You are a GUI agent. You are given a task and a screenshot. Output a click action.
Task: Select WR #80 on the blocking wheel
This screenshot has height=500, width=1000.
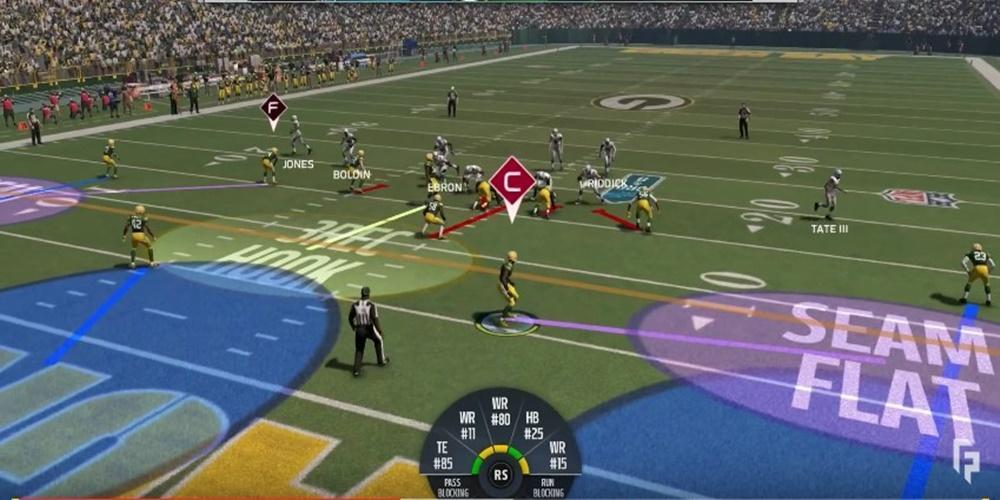[x=500, y=411]
